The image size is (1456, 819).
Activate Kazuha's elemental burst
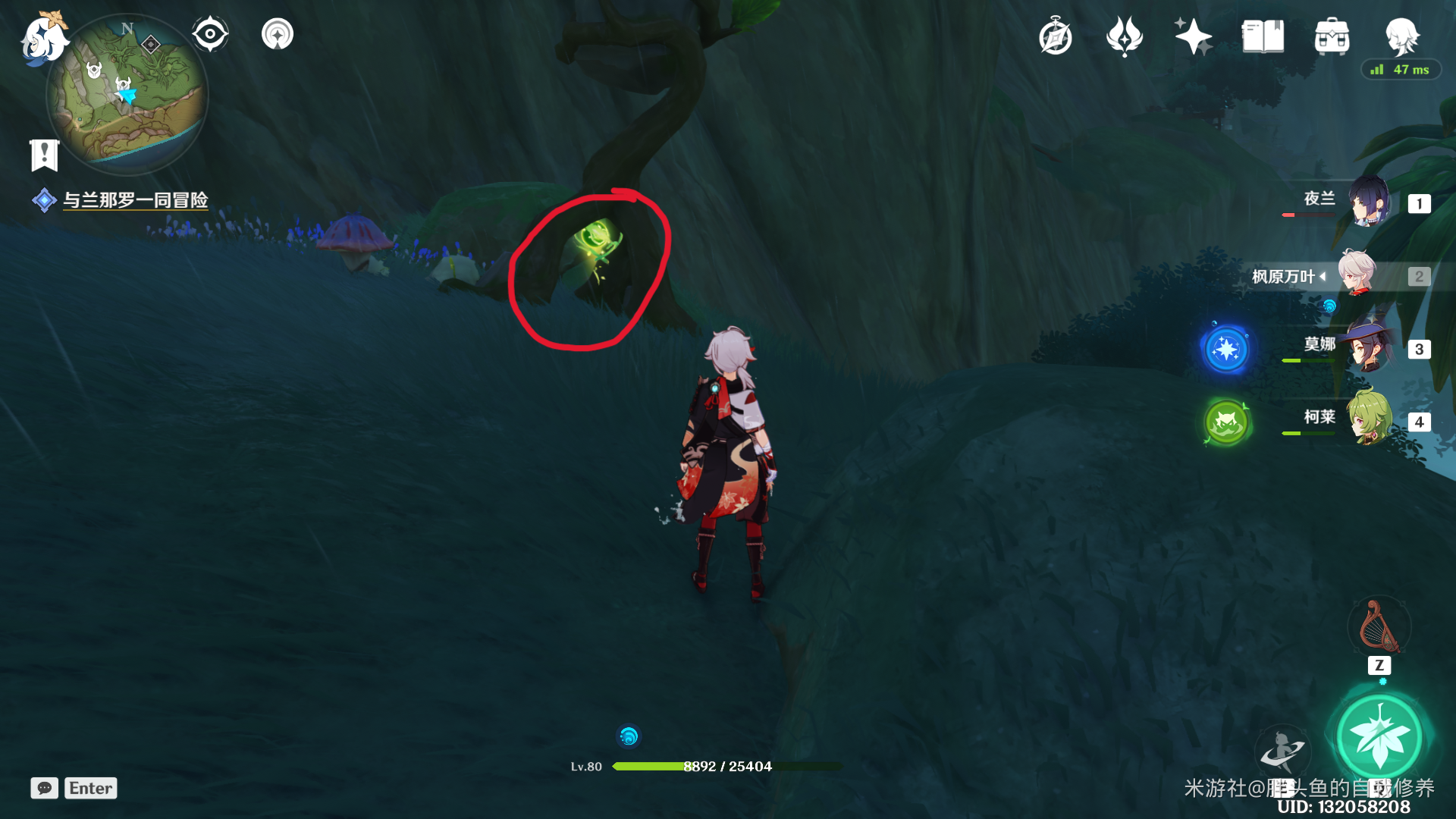click(x=1379, y=736)
